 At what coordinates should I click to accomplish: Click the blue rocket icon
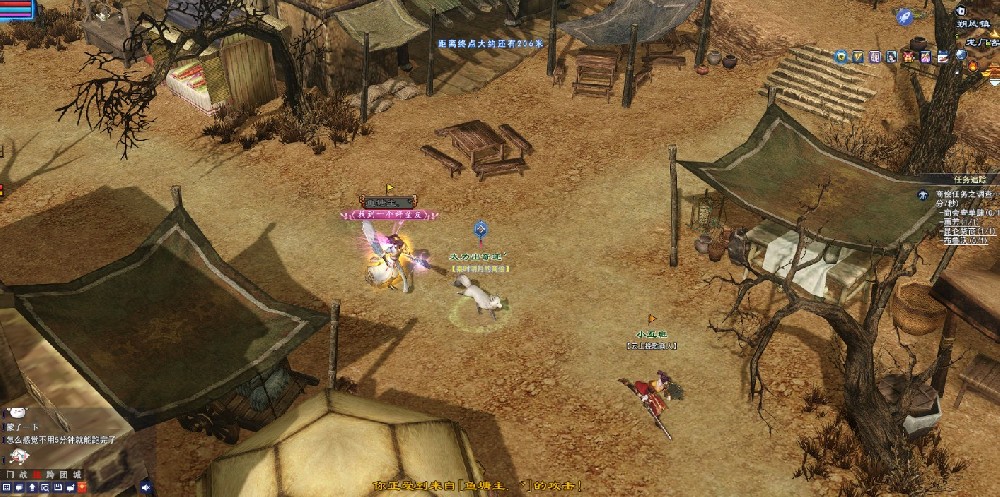coord(904,16)
